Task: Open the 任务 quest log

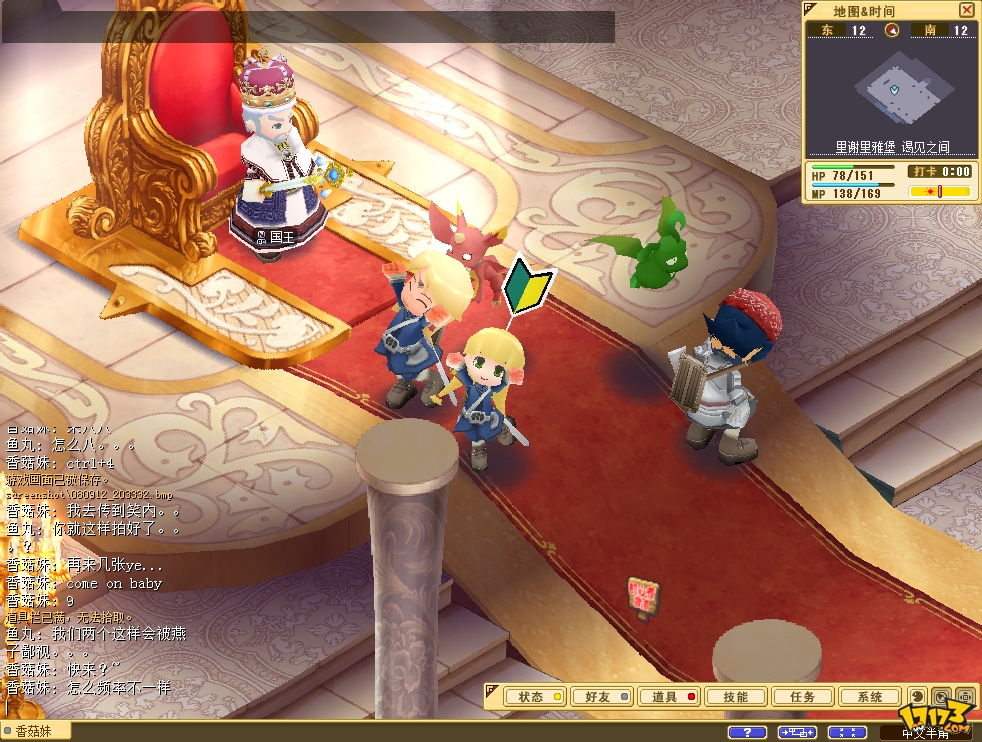Action: click(x=802, y=697)
